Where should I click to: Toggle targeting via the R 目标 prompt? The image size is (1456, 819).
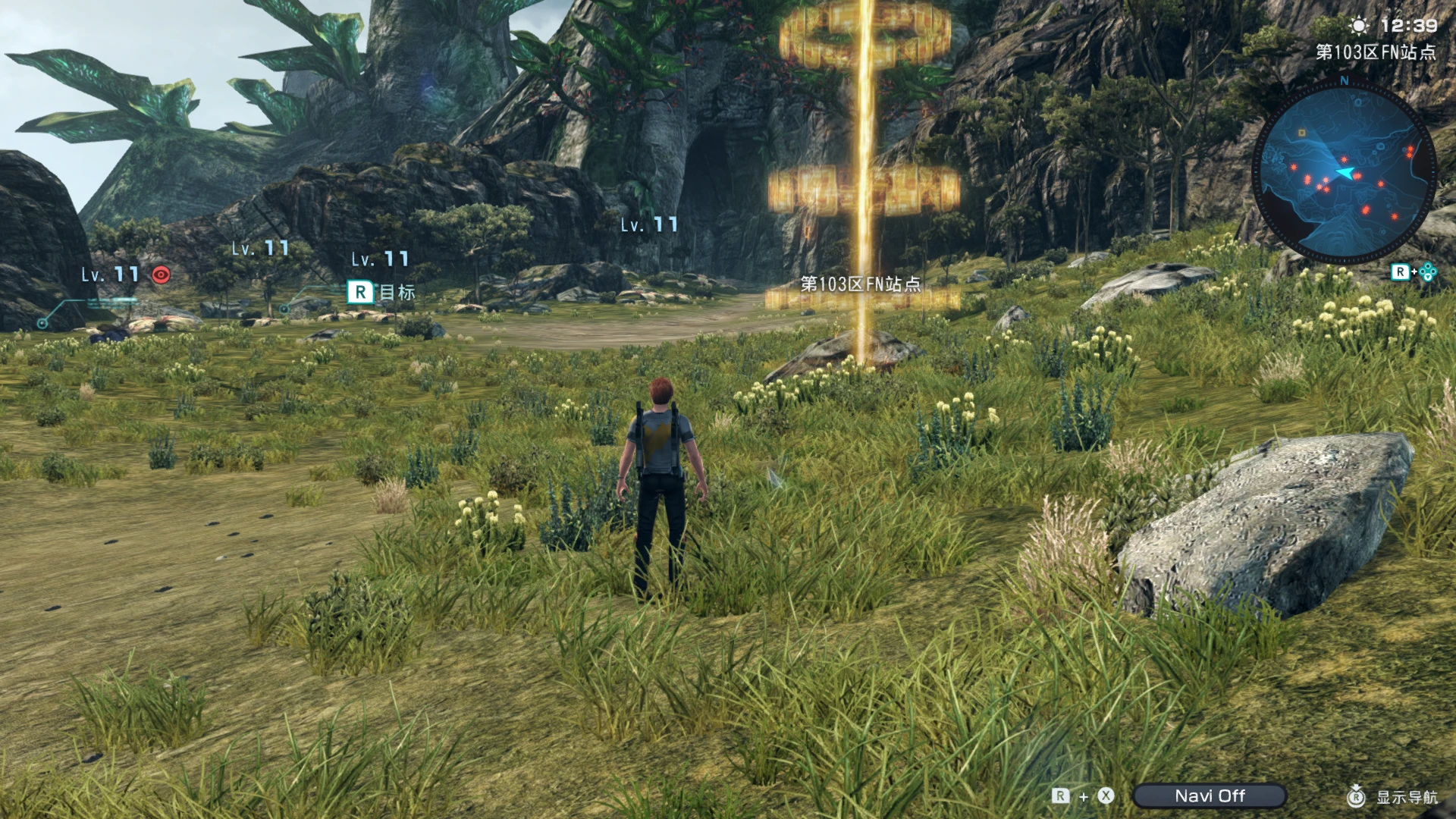pyautogui.click(x=379, y=290)
